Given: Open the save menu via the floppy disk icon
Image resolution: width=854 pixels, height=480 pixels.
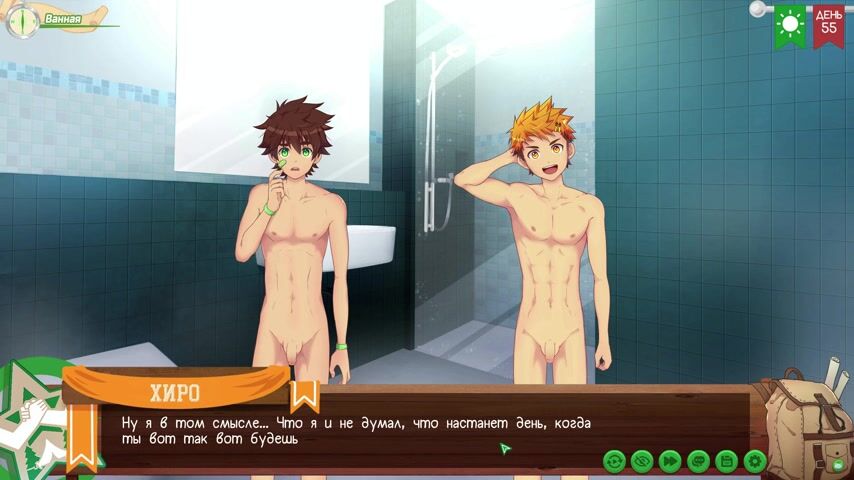Looking at the screenshot, I should (x=727, y=461).
